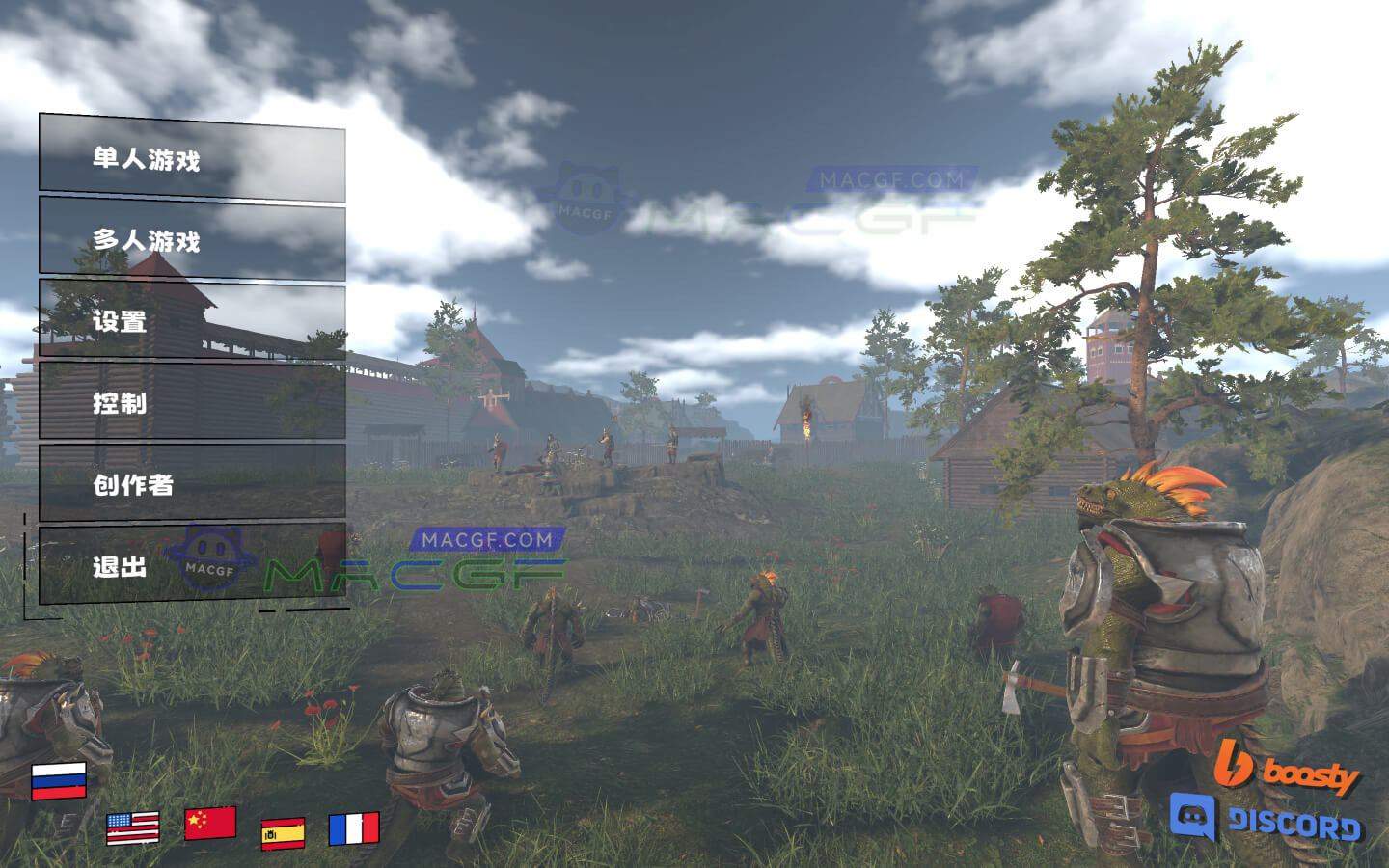Select the Russian flag language icon

(x=61, y=781)
